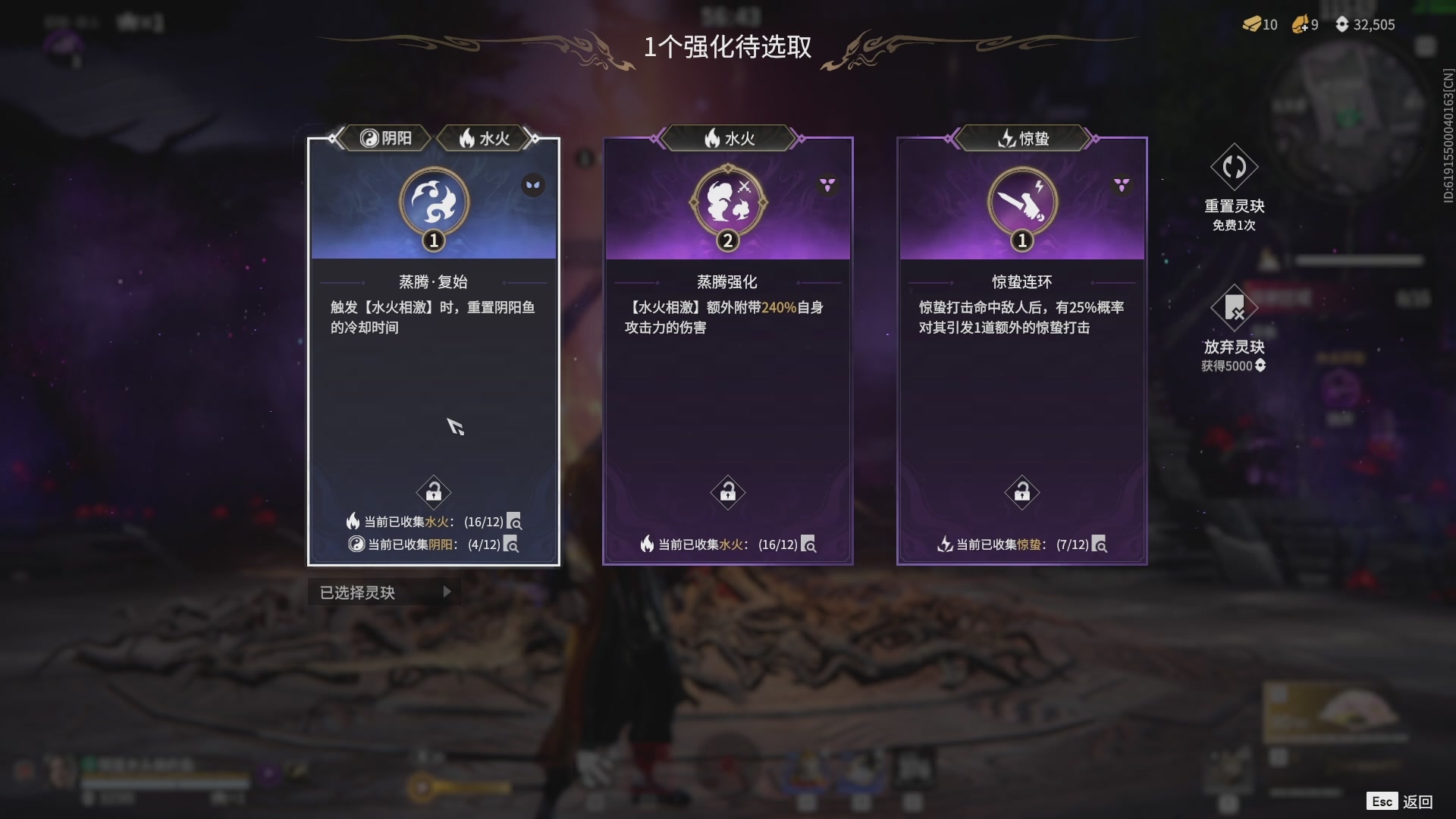Click the purple marker on the 惊蛰连环 card corner
The height and width of the screenshot is (819, 1456).
(1120, 183)
